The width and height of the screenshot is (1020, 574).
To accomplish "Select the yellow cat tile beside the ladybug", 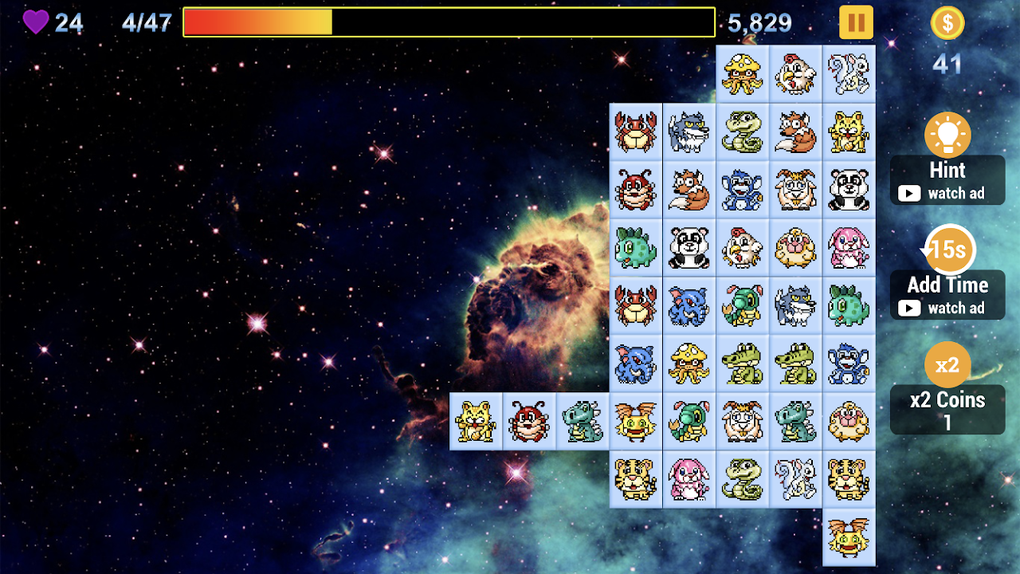I will (x=476, y=421).
